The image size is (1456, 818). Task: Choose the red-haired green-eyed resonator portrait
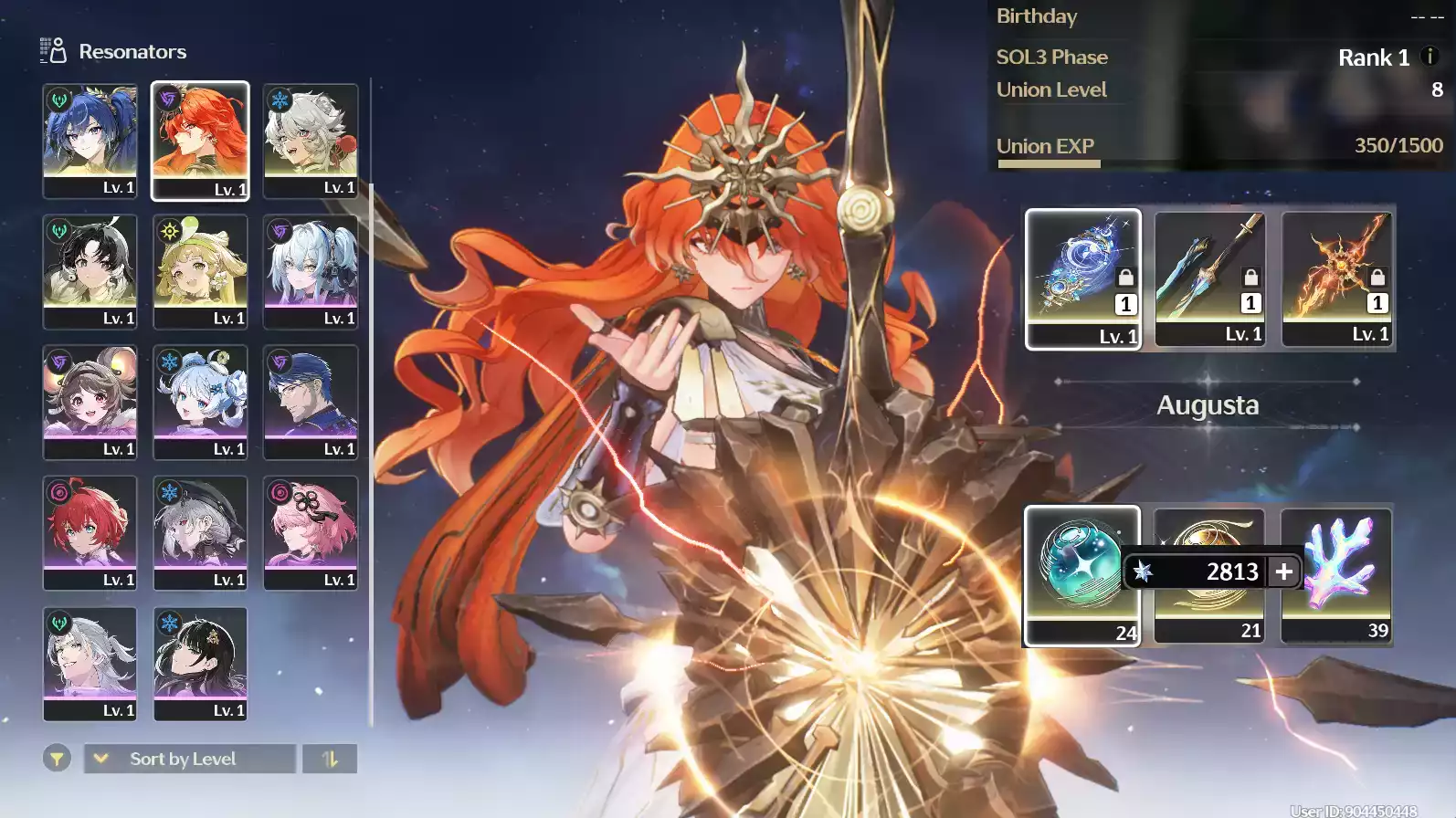point(90,532)
